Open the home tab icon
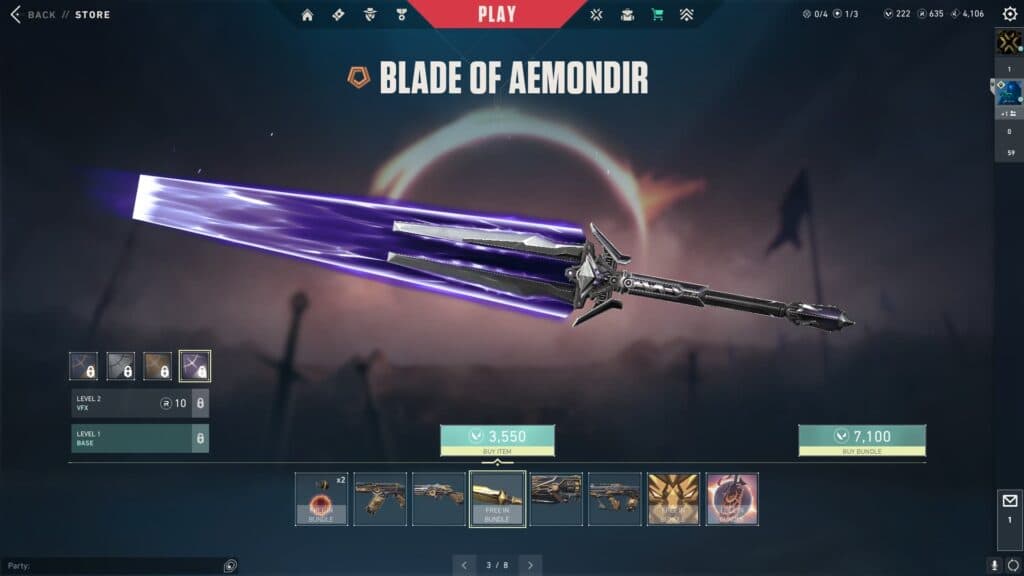The width and height of the screenshot is (1024, 576). [308, 15]
